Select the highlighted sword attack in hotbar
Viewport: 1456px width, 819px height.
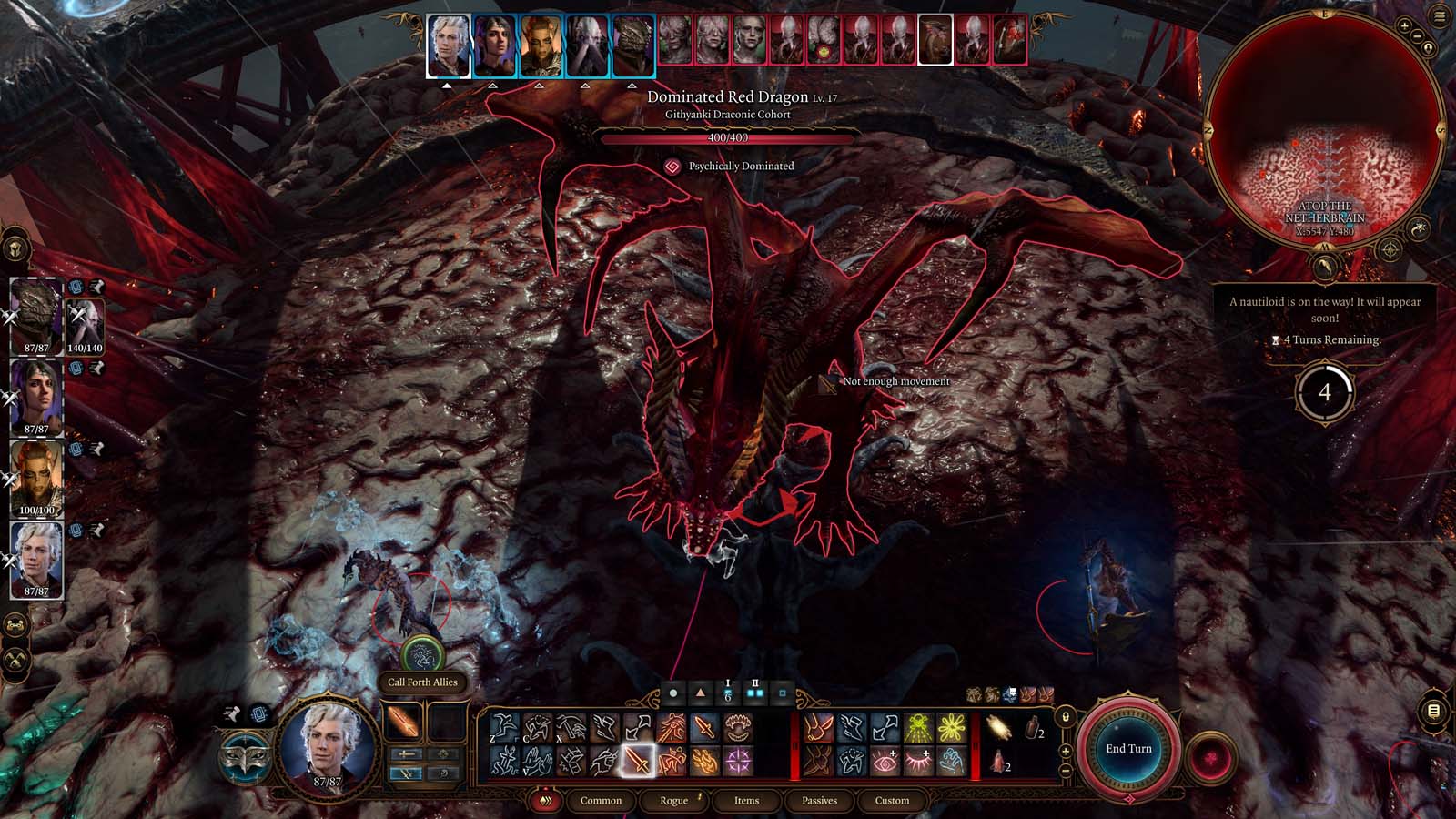[x=638, y=760]
